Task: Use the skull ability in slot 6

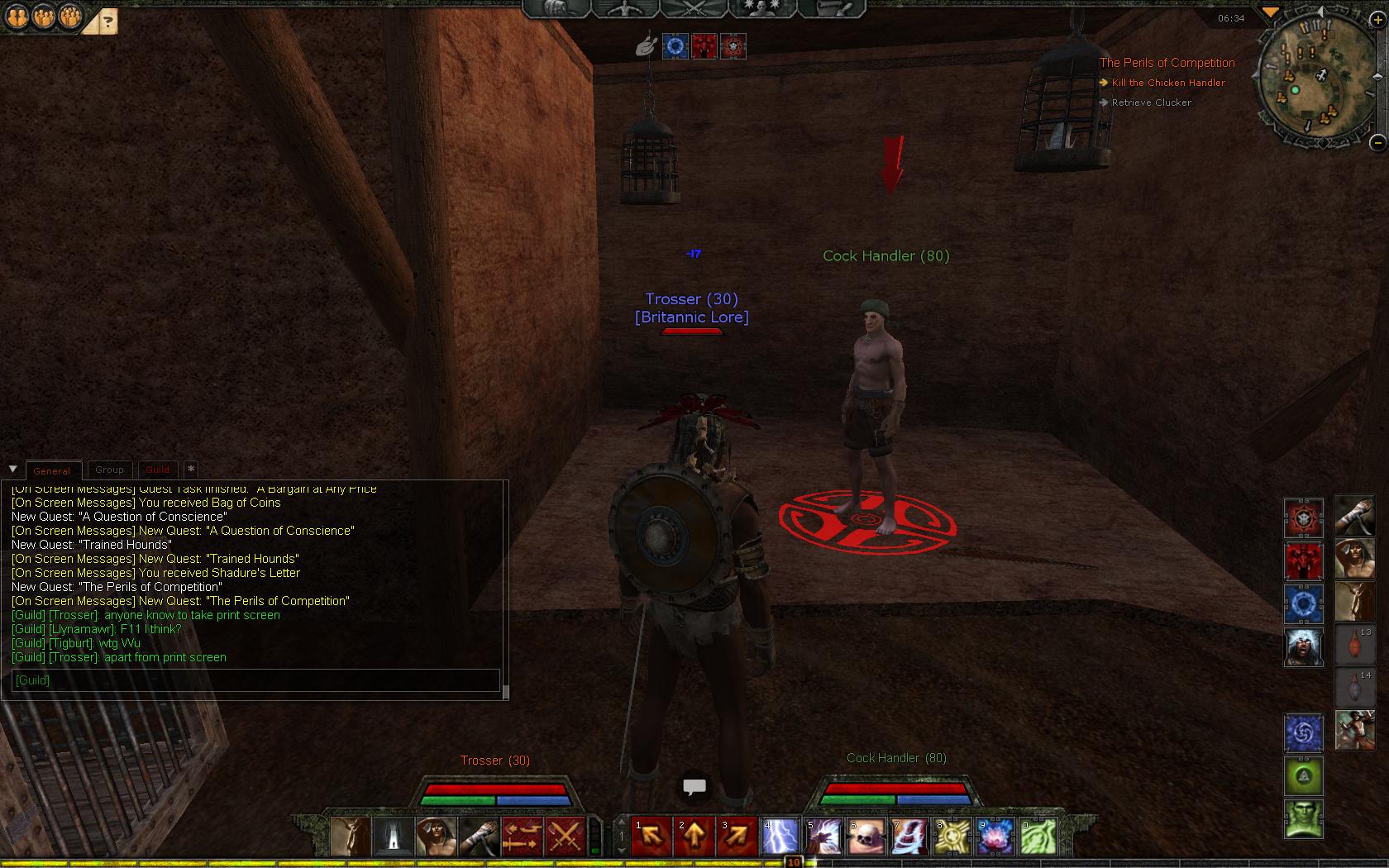Action: click(x=866, y=837)
